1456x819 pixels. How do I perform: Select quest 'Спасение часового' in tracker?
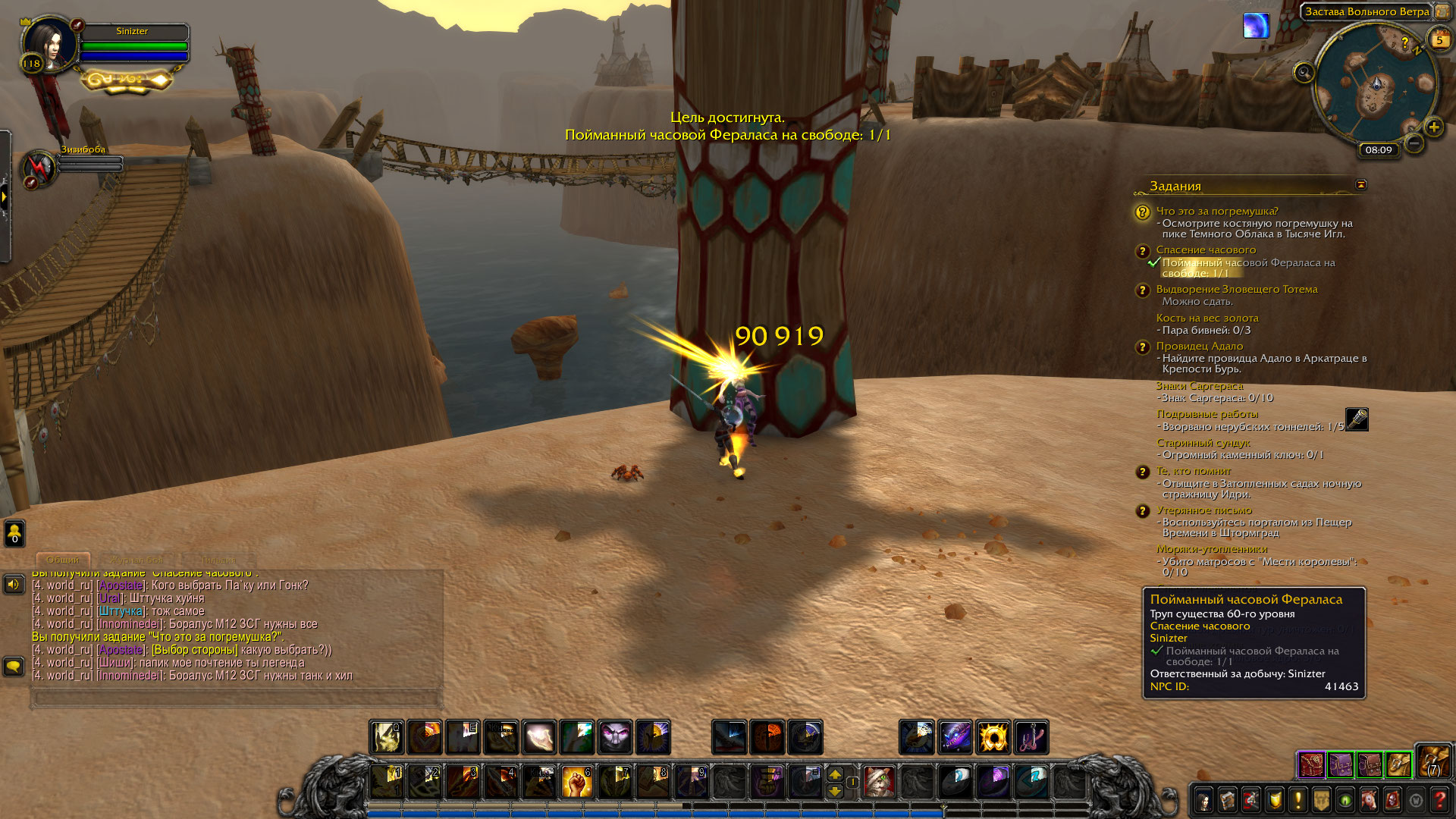pyautogui.click(x=1206, y=250)
